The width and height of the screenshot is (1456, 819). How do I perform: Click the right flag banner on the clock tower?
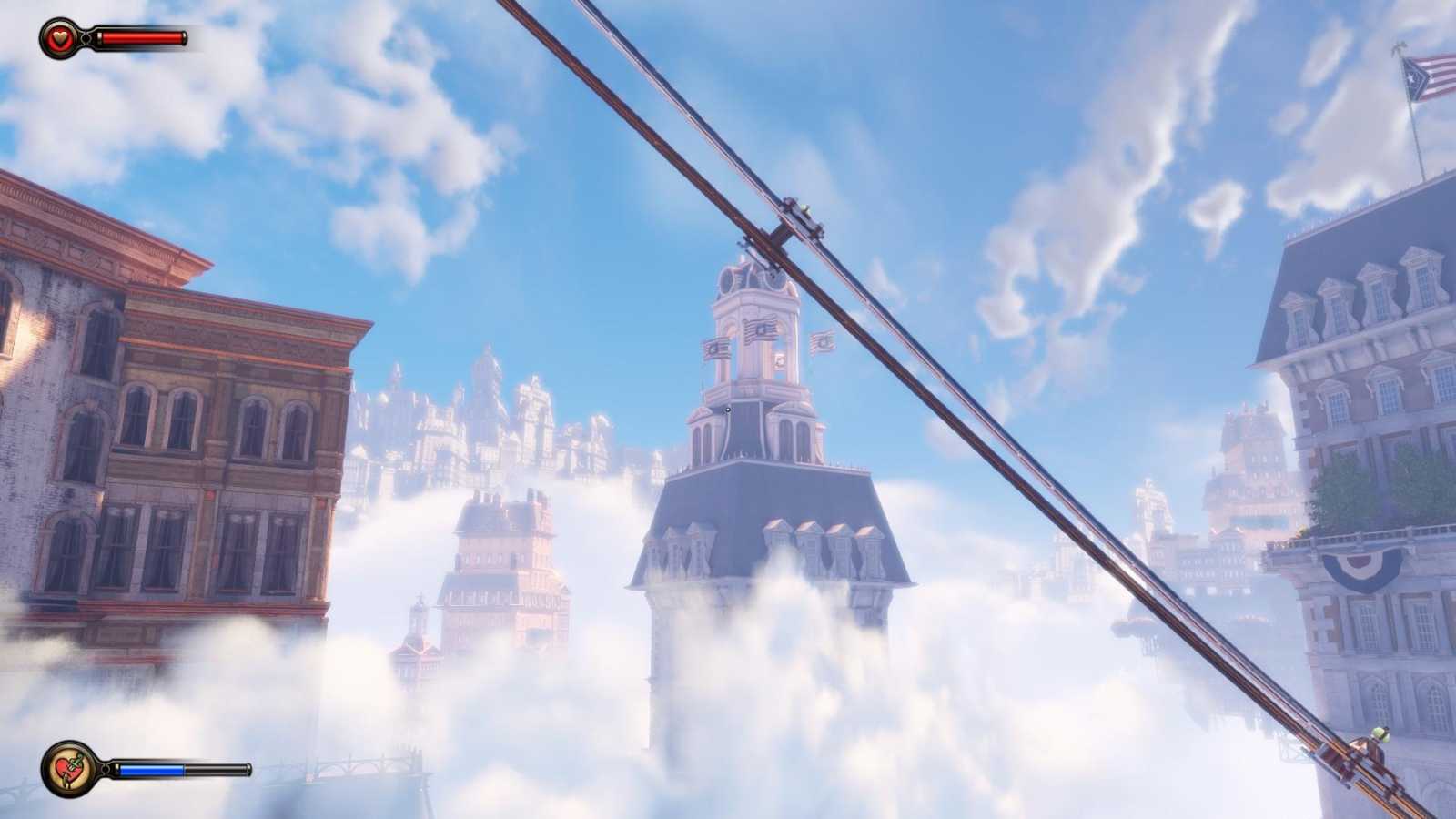pos(823,341)
